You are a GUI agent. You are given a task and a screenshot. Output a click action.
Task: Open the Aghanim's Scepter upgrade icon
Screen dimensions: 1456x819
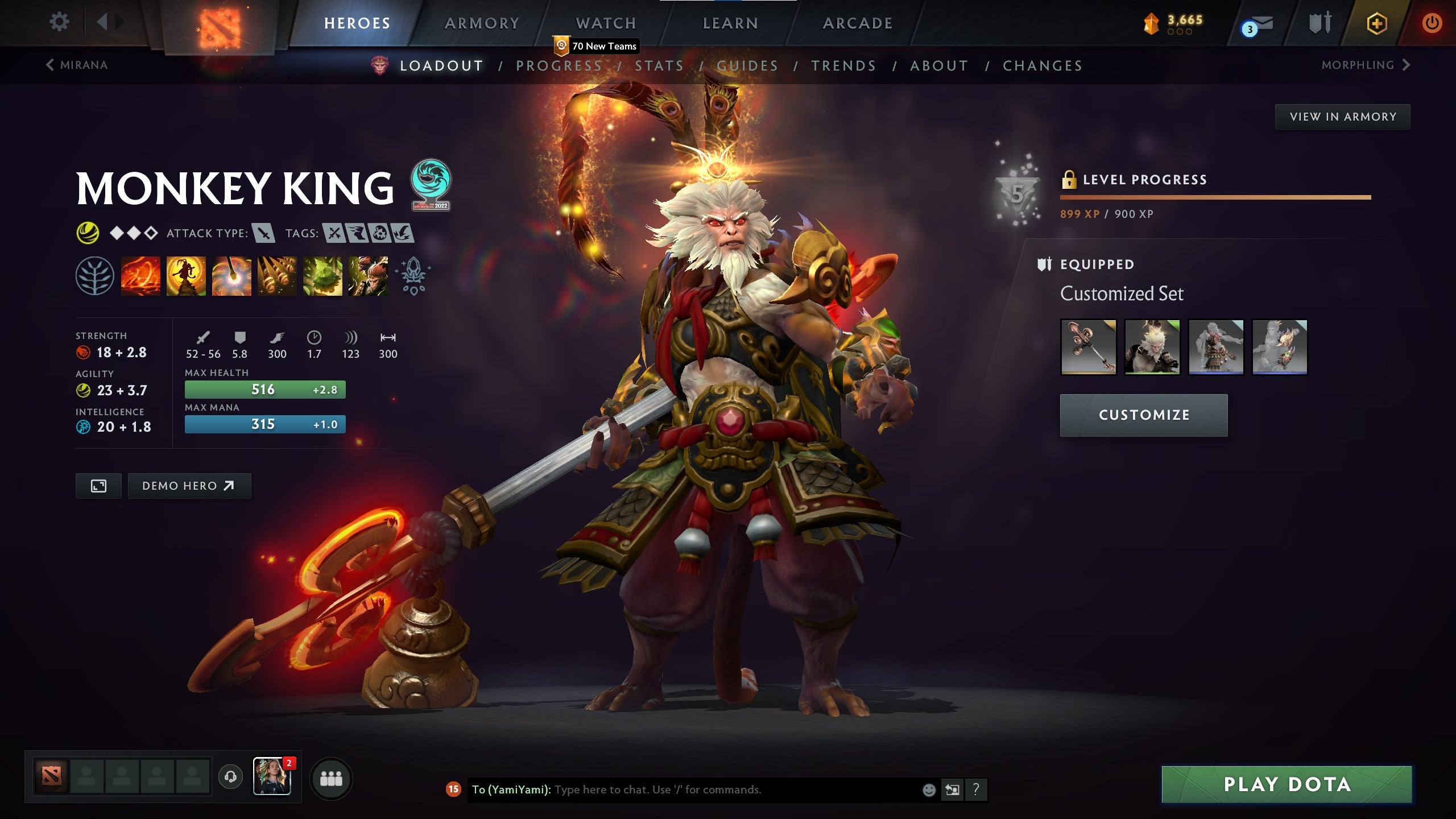pos(414,276)
